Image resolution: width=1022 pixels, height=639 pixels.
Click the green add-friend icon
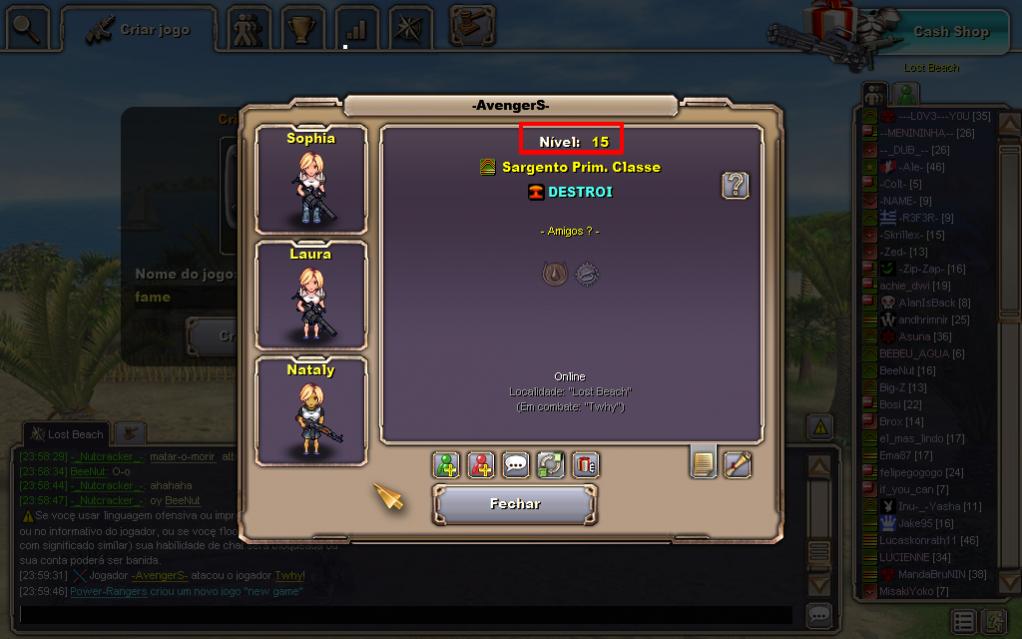coord(446,465)
